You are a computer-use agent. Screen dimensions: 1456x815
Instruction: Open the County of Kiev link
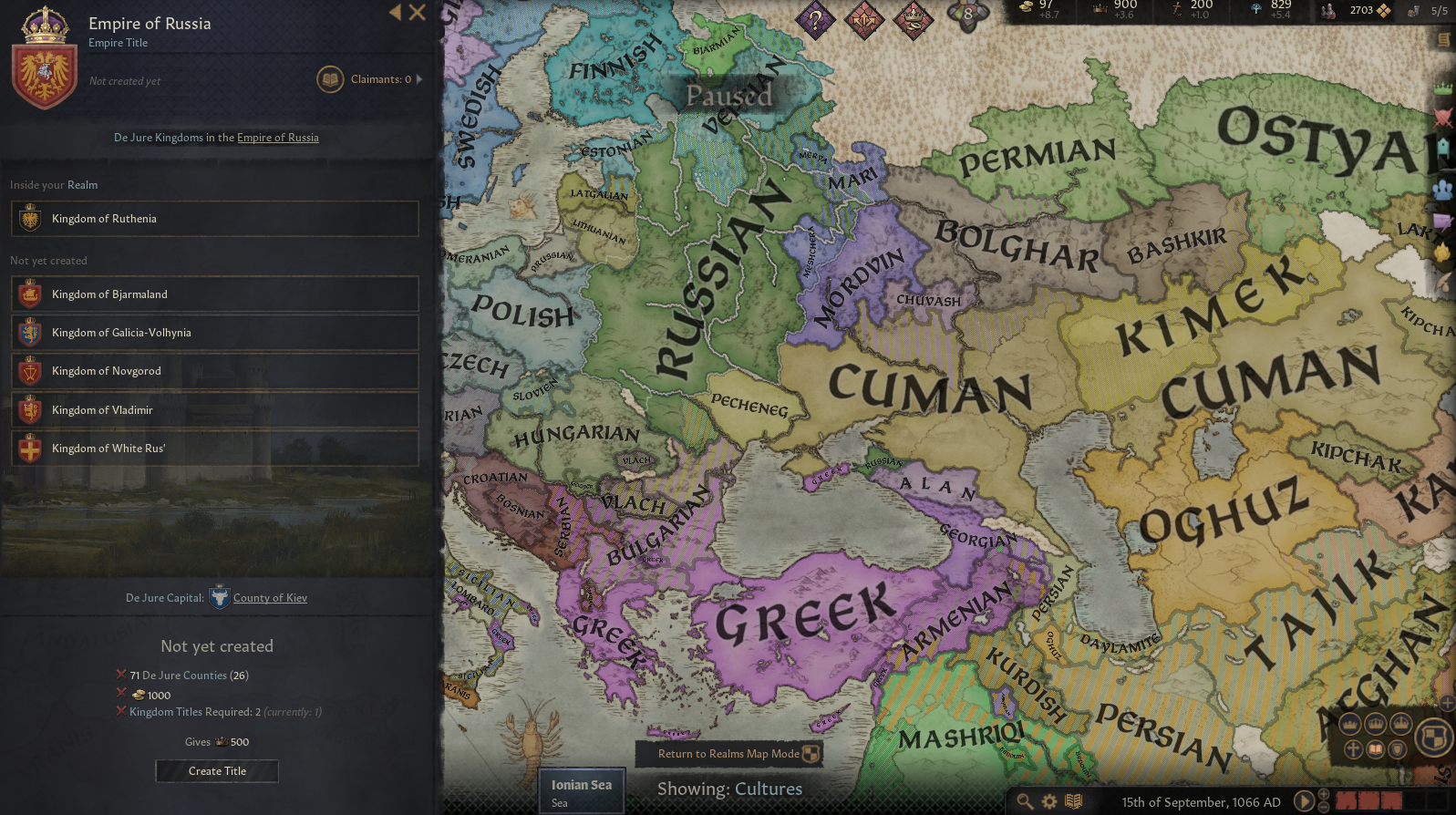click(x=270, y=597)
